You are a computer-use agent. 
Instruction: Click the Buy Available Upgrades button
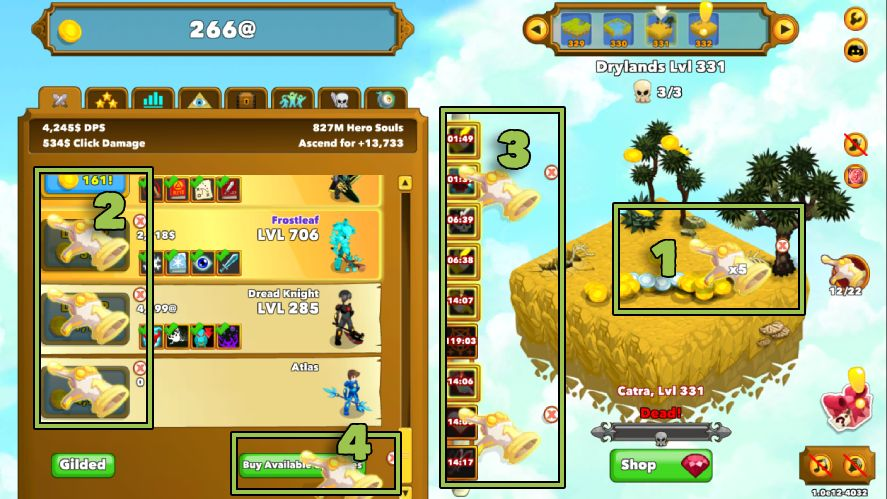coord(300,464)
